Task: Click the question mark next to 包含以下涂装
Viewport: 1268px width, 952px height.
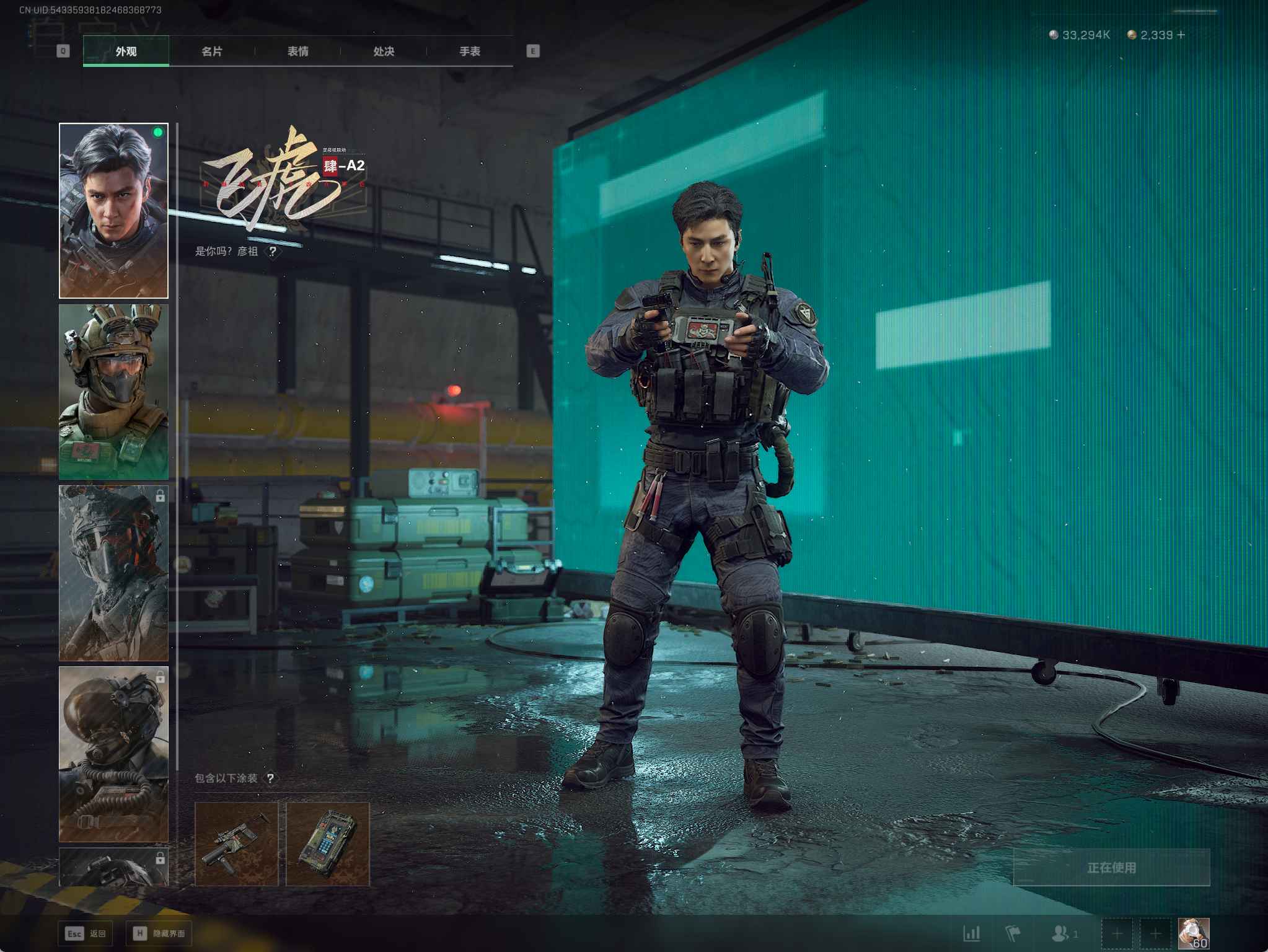Action: [x=270, y=778]
